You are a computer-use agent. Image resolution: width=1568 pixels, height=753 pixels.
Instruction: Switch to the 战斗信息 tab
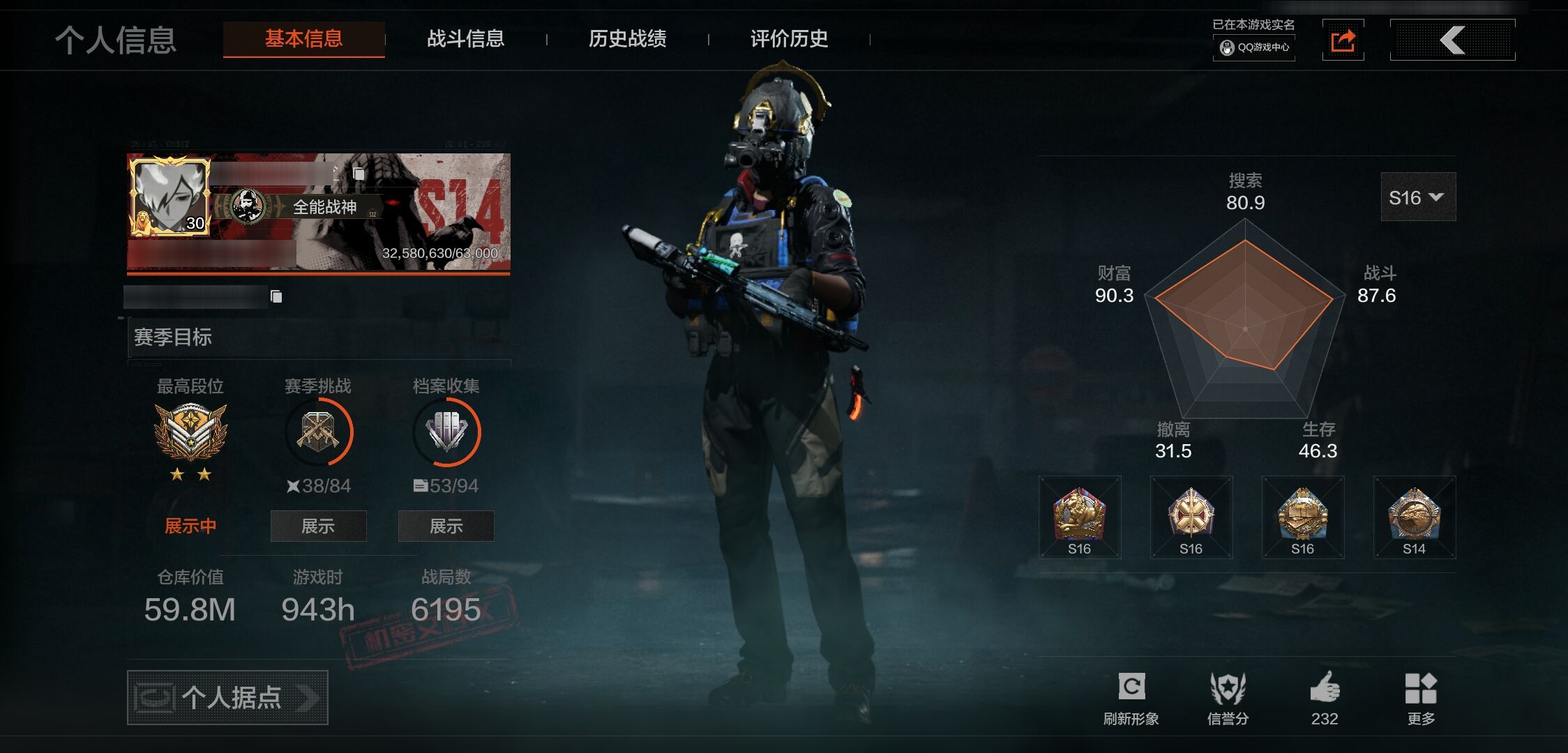[x=465, y=39]
